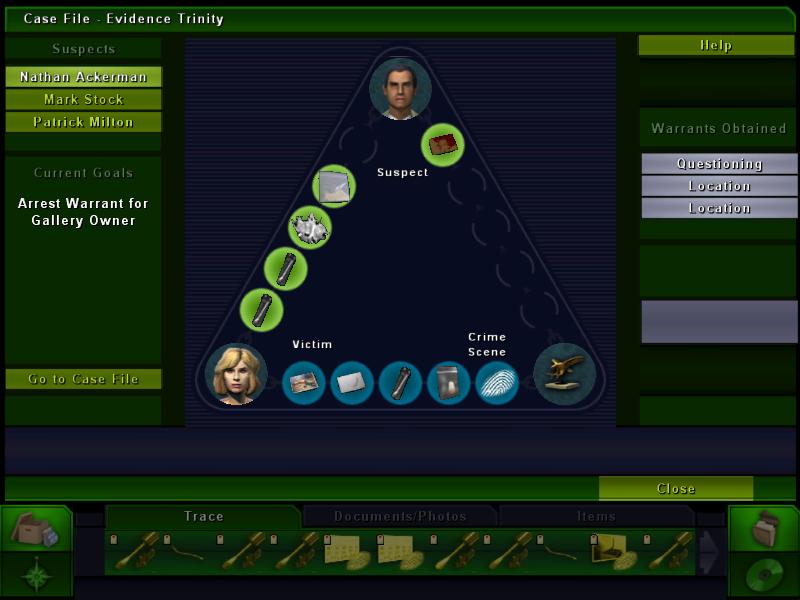Open the compass map icon
The height and width of the screenshot is (600, 800).
[x=36, y=575]
